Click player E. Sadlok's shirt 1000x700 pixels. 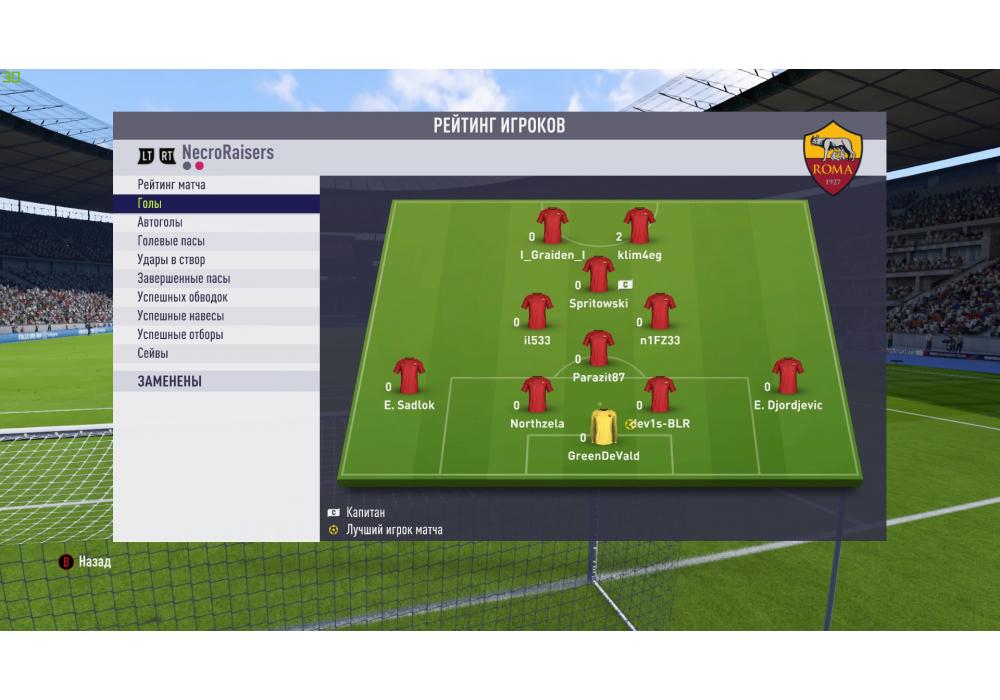coord(409,376)
